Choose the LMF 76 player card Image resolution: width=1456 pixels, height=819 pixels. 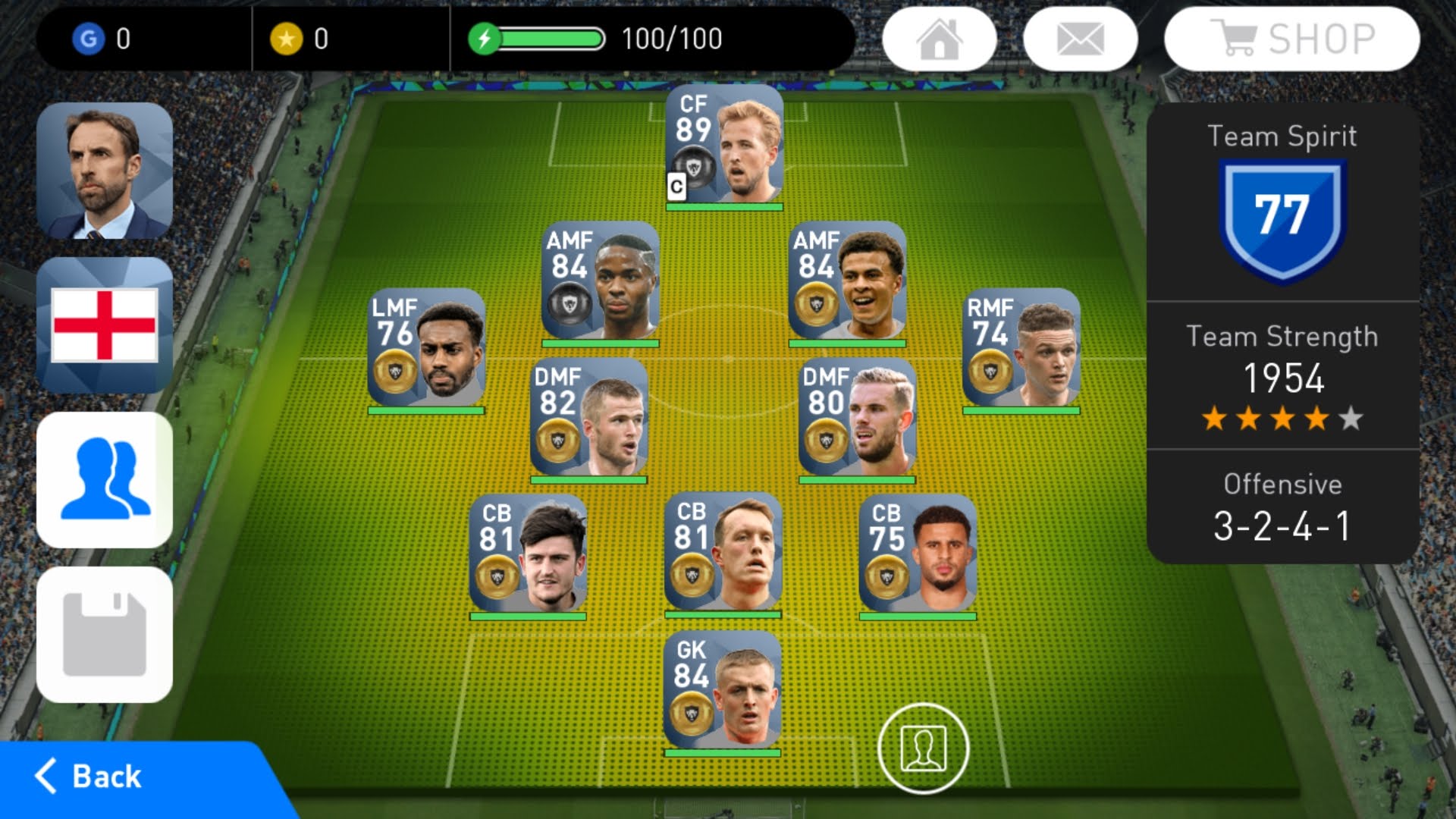point(426,349)
